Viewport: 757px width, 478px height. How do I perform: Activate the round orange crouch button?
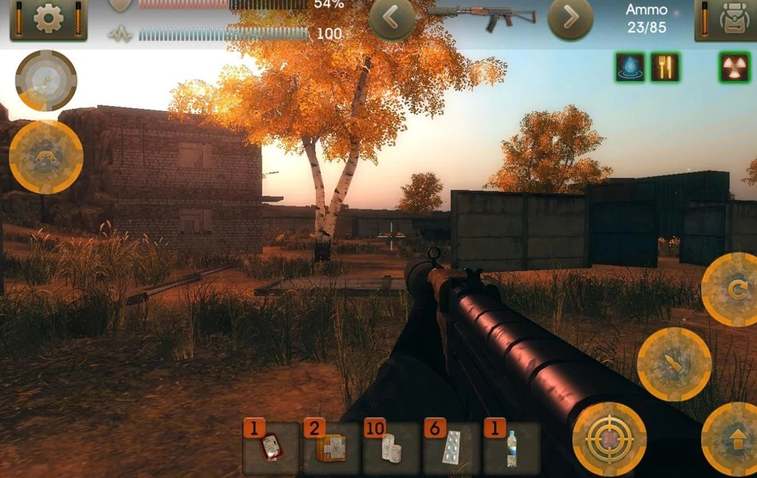(x=46, y=157)
